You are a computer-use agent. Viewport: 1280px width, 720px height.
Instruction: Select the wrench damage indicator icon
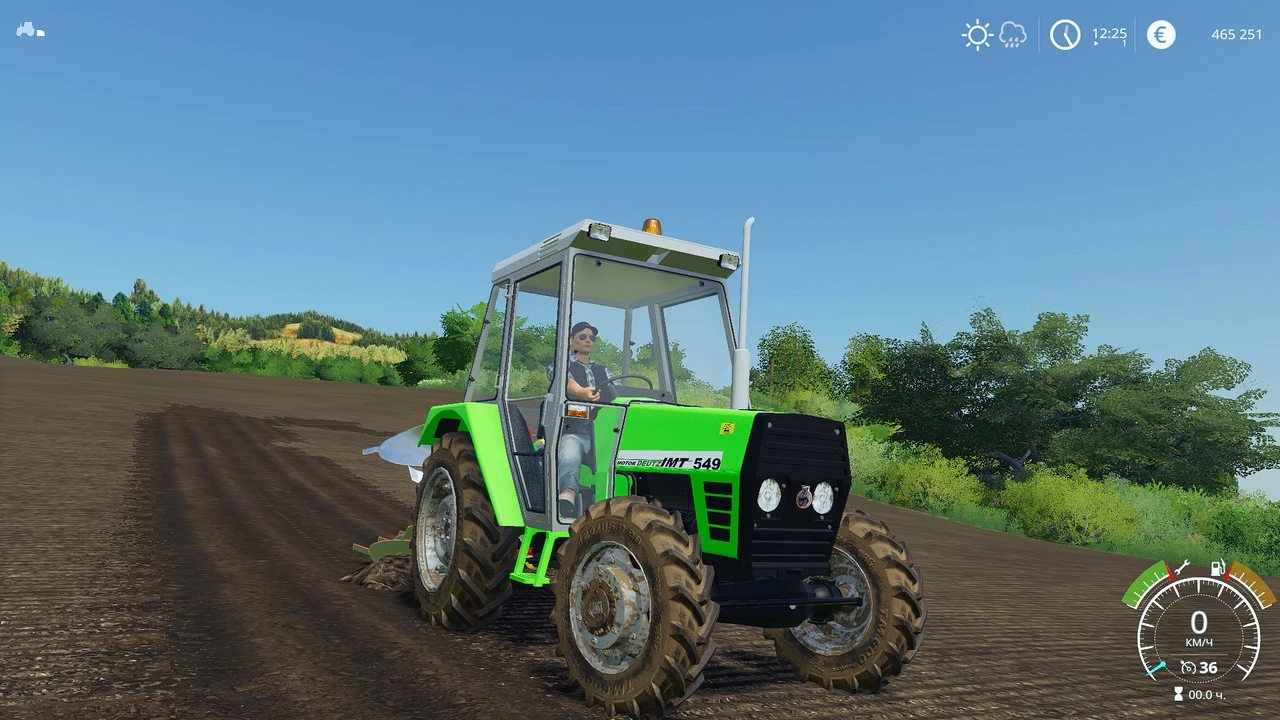1183,569
